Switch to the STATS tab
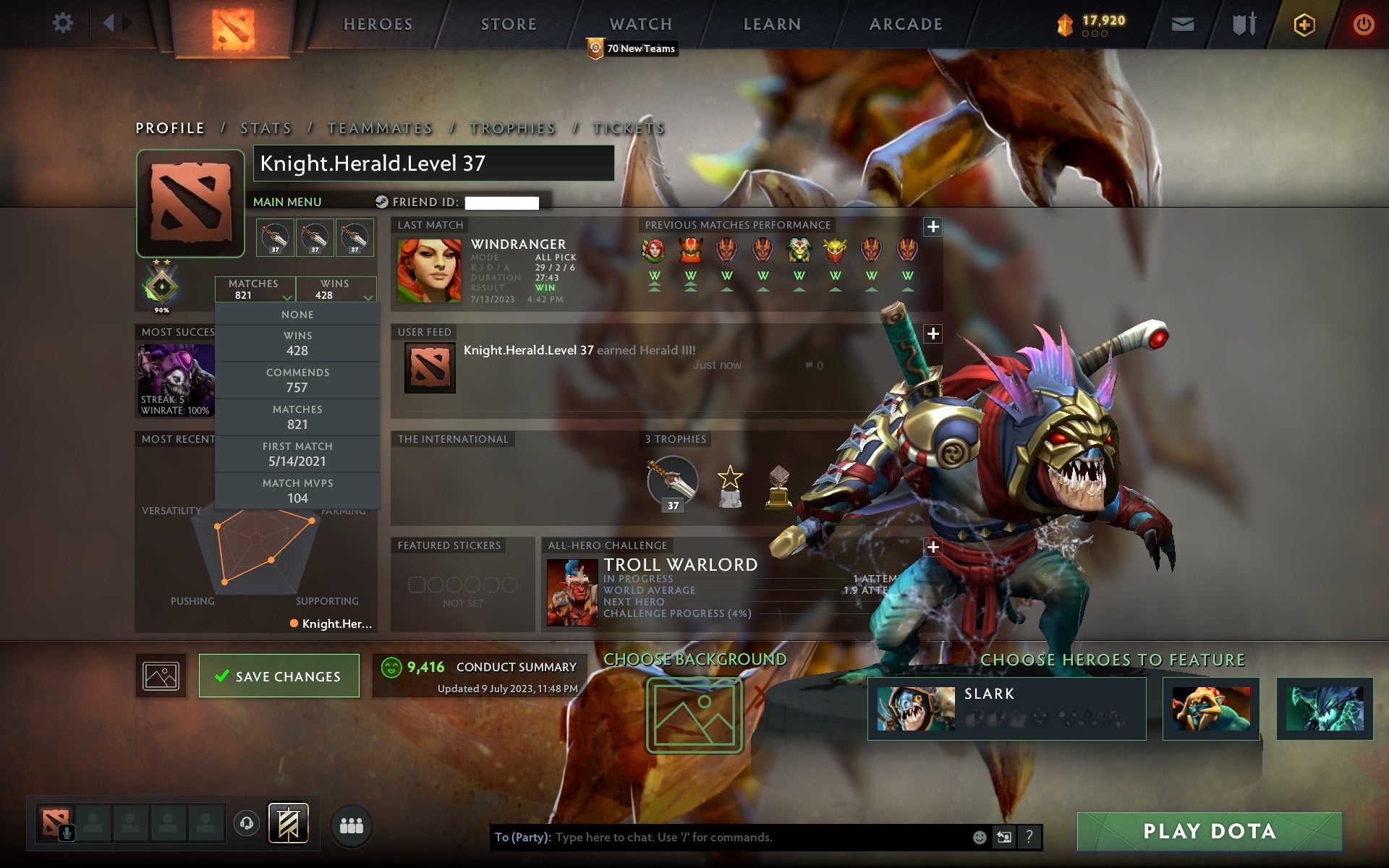This screenshot has width=1389, height=868. [266, 127]
